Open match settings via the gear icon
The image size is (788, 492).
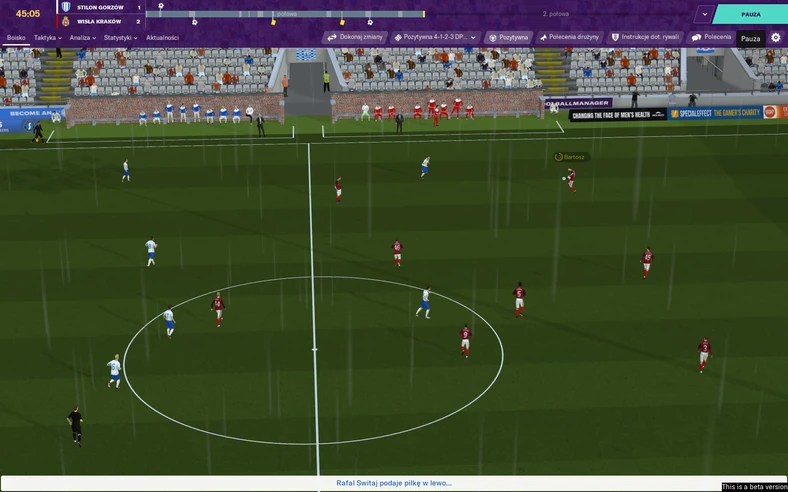775,37
